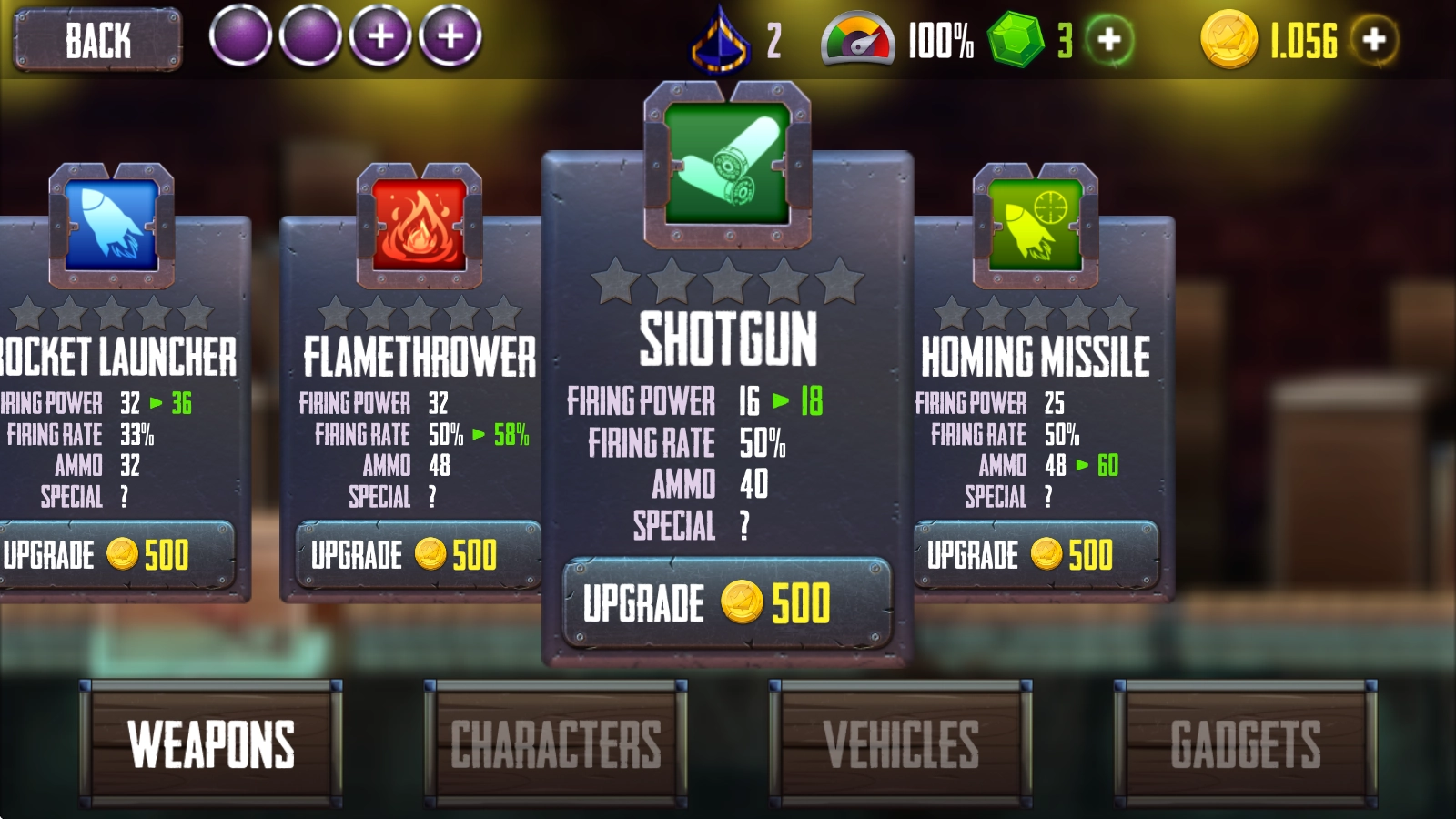This screenshot has height=819, width=1456.
Task: Upgrade the Flamethrower for 500 coins
Action: 417,554
